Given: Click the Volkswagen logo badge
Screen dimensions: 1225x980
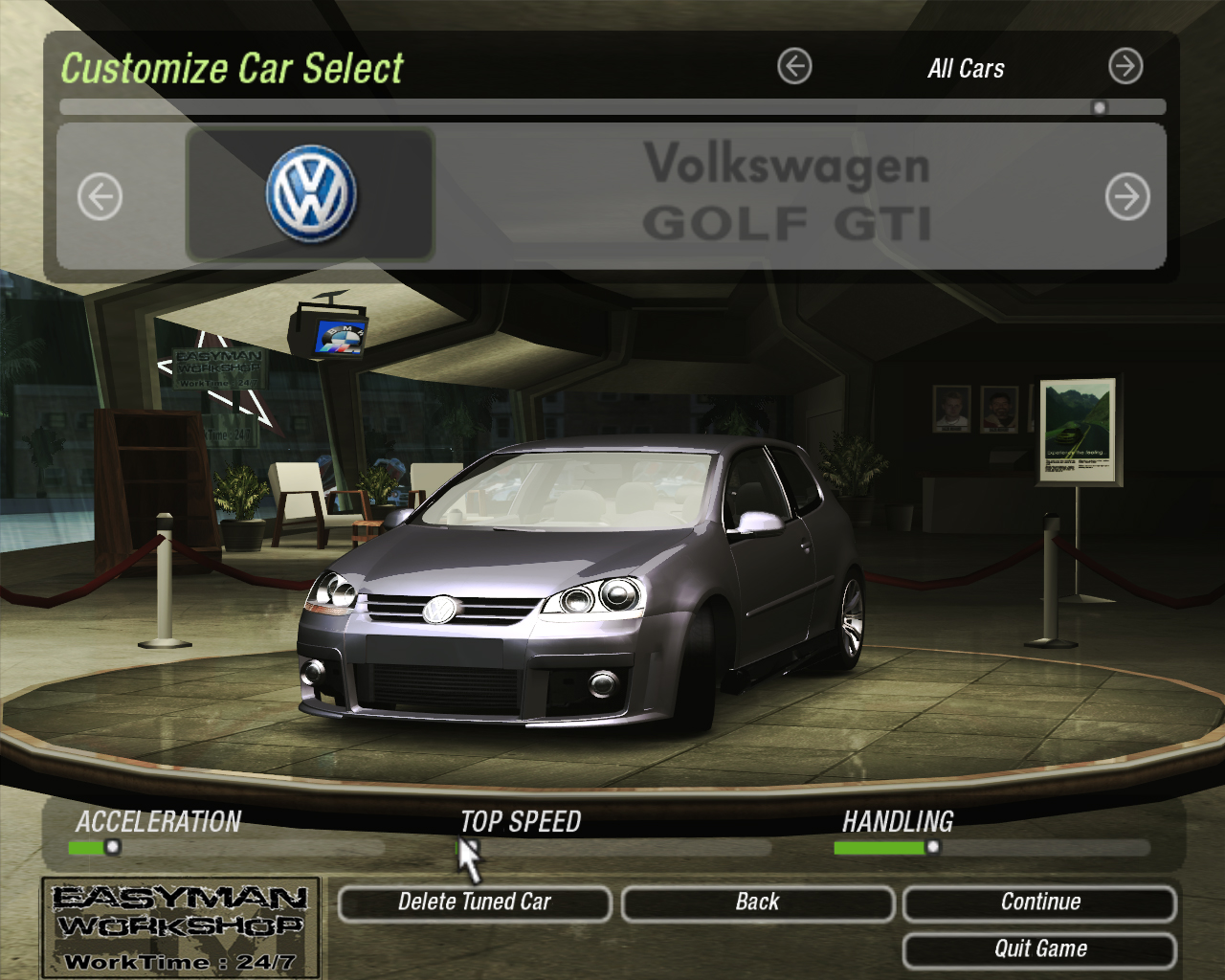Looking at the screenshot, I should click(308, 193).
